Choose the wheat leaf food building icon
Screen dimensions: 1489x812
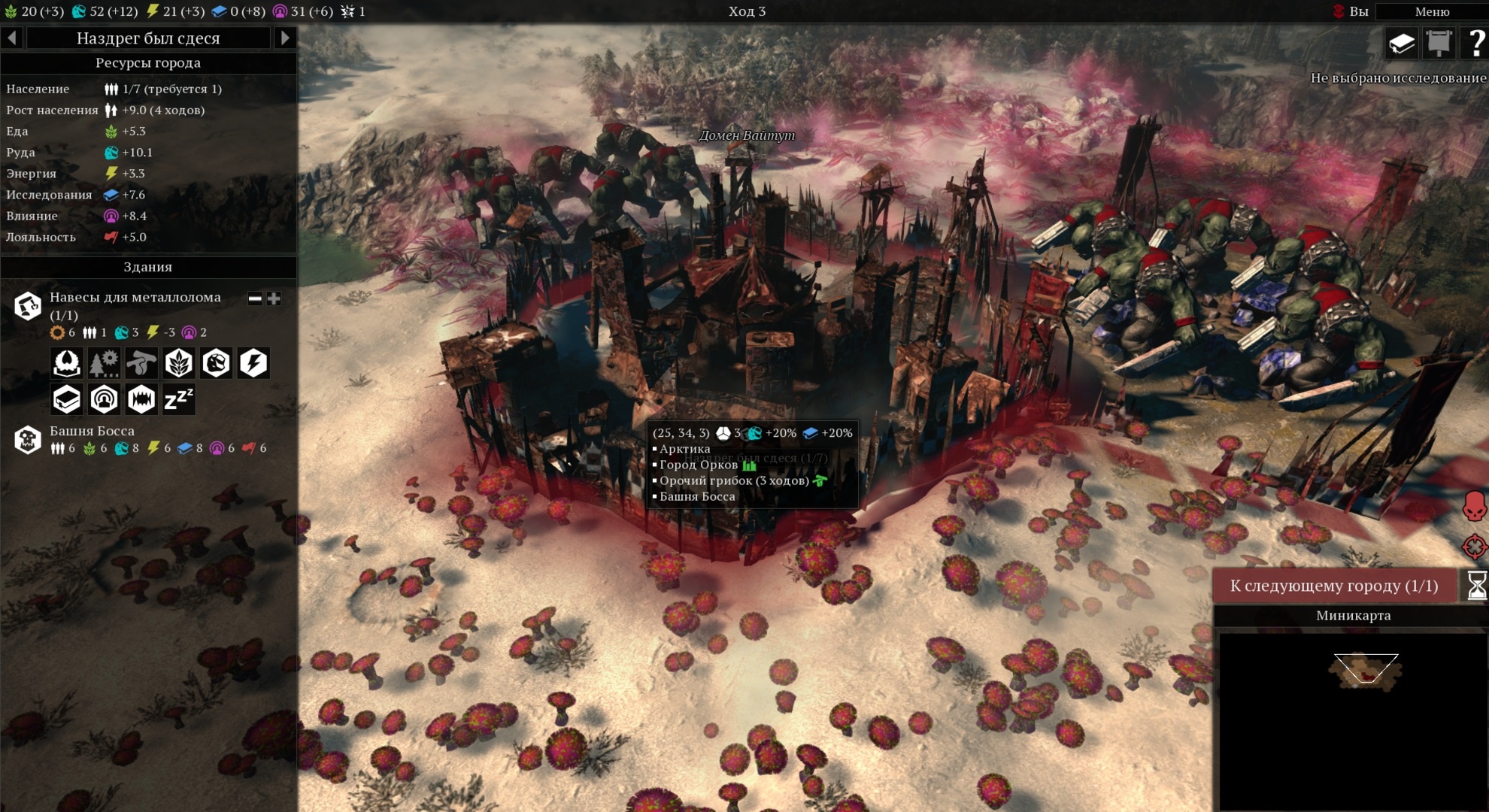(x=179, y=363)
